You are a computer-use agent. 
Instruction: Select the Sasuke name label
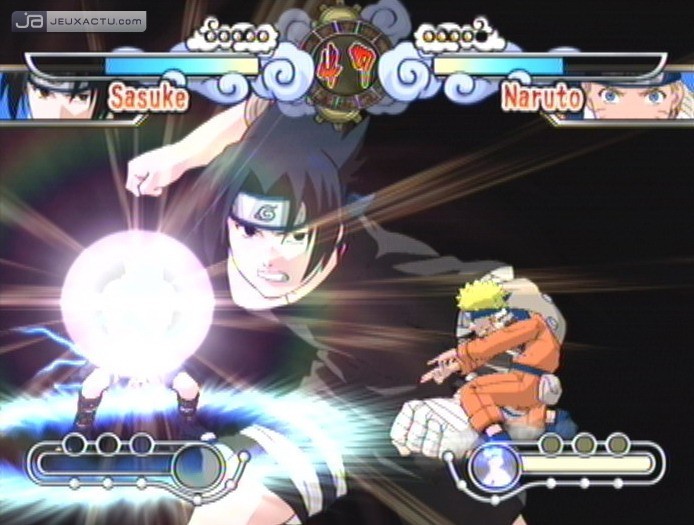pos(148,98)
